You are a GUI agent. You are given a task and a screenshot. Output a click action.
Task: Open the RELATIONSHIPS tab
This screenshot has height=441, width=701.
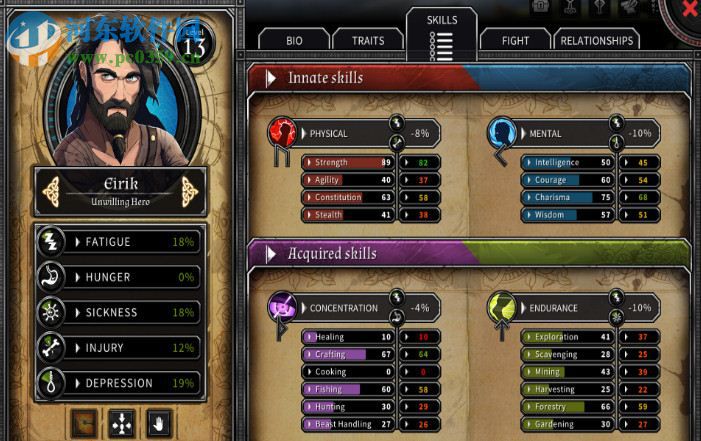(597, 41)
